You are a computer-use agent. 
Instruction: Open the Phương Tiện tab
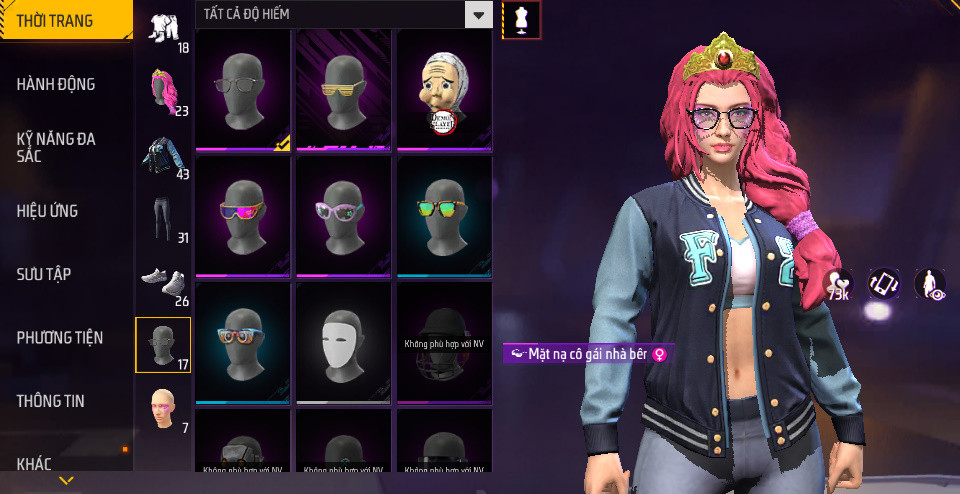(x=60, y=338)
